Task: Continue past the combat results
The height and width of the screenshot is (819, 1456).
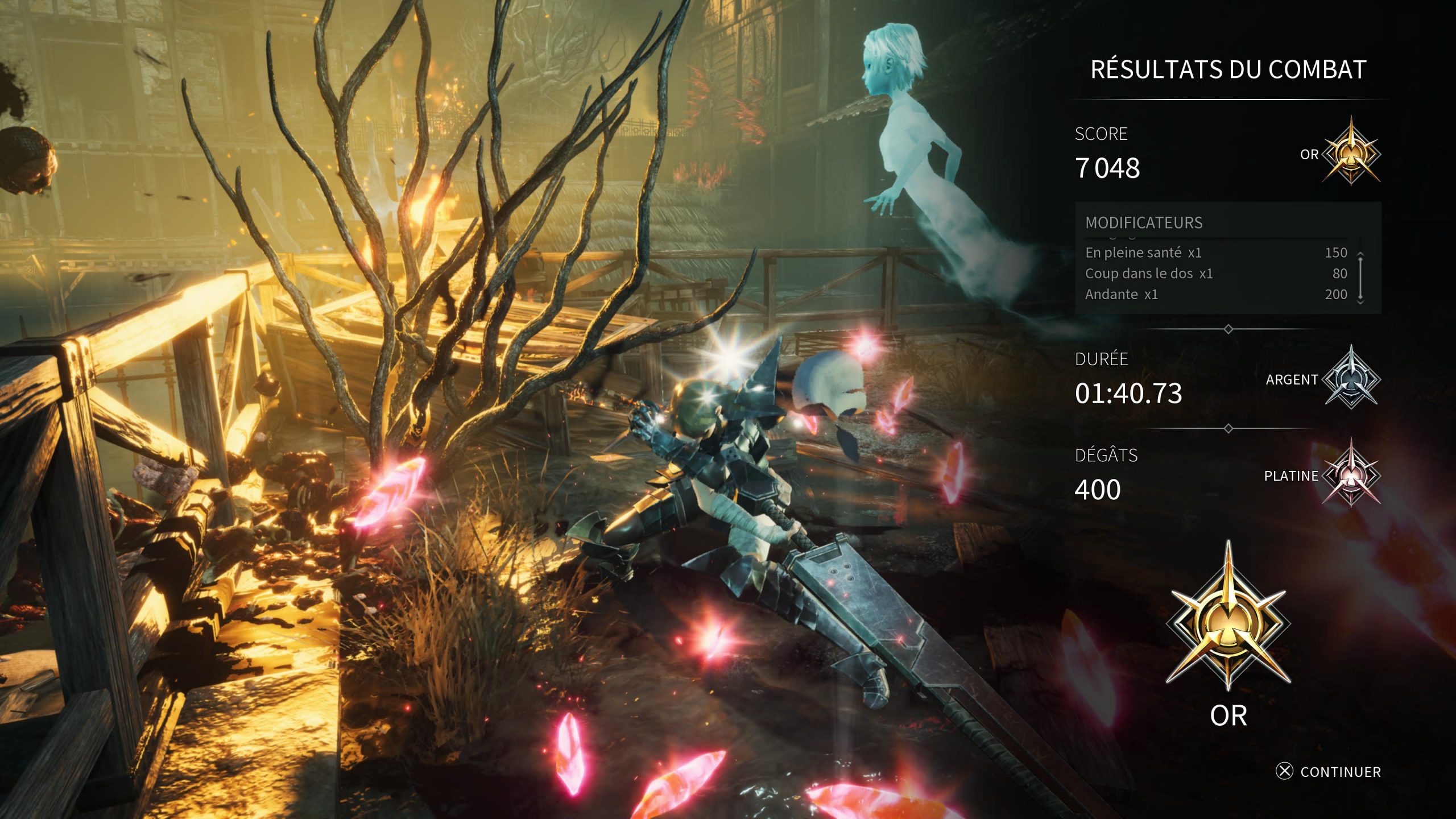Action: coord(1329,771)
